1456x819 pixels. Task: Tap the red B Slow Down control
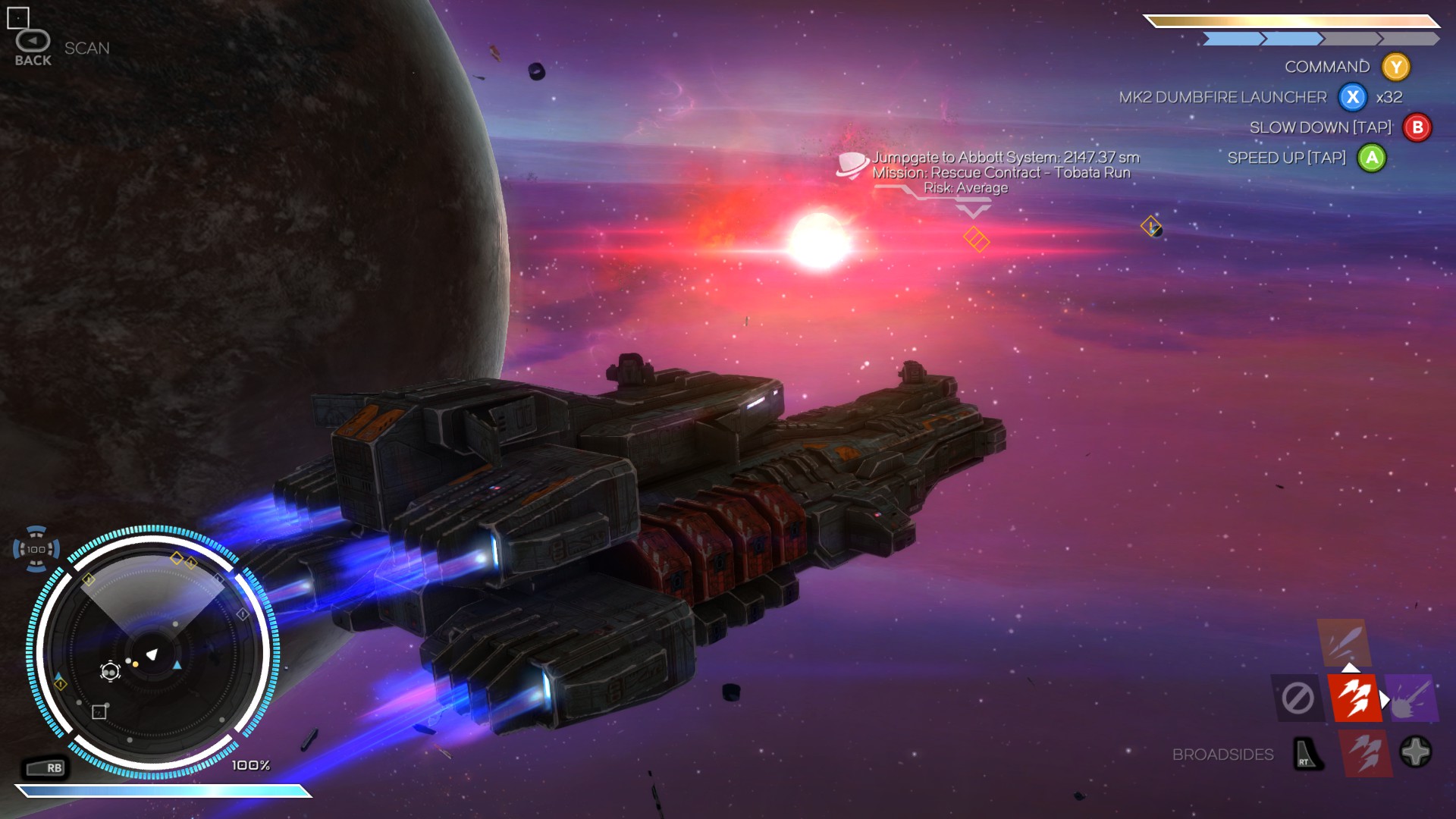pyautogui.click(x=1415, y=128)
